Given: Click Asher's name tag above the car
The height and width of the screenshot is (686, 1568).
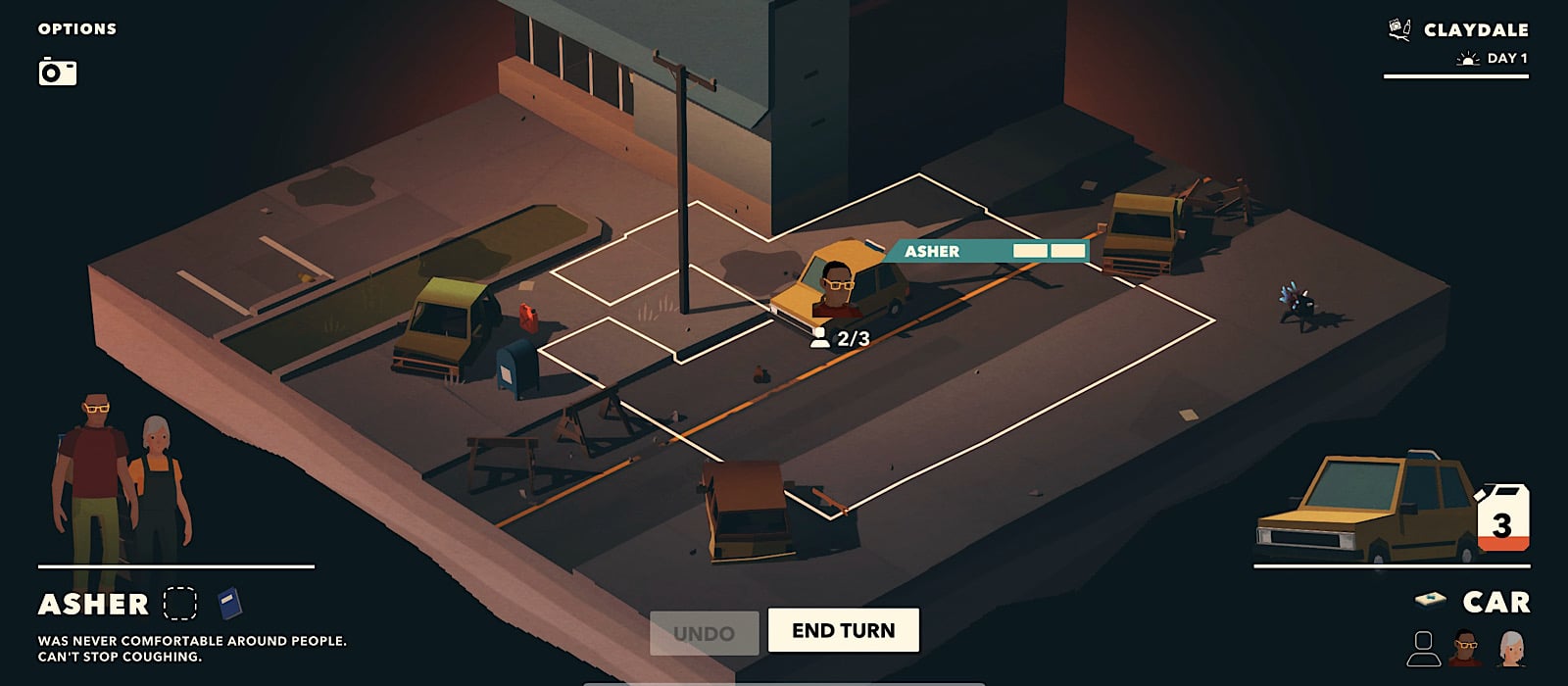Looking at the screenshot, I should pyautogui.click(x=932, y=252).
